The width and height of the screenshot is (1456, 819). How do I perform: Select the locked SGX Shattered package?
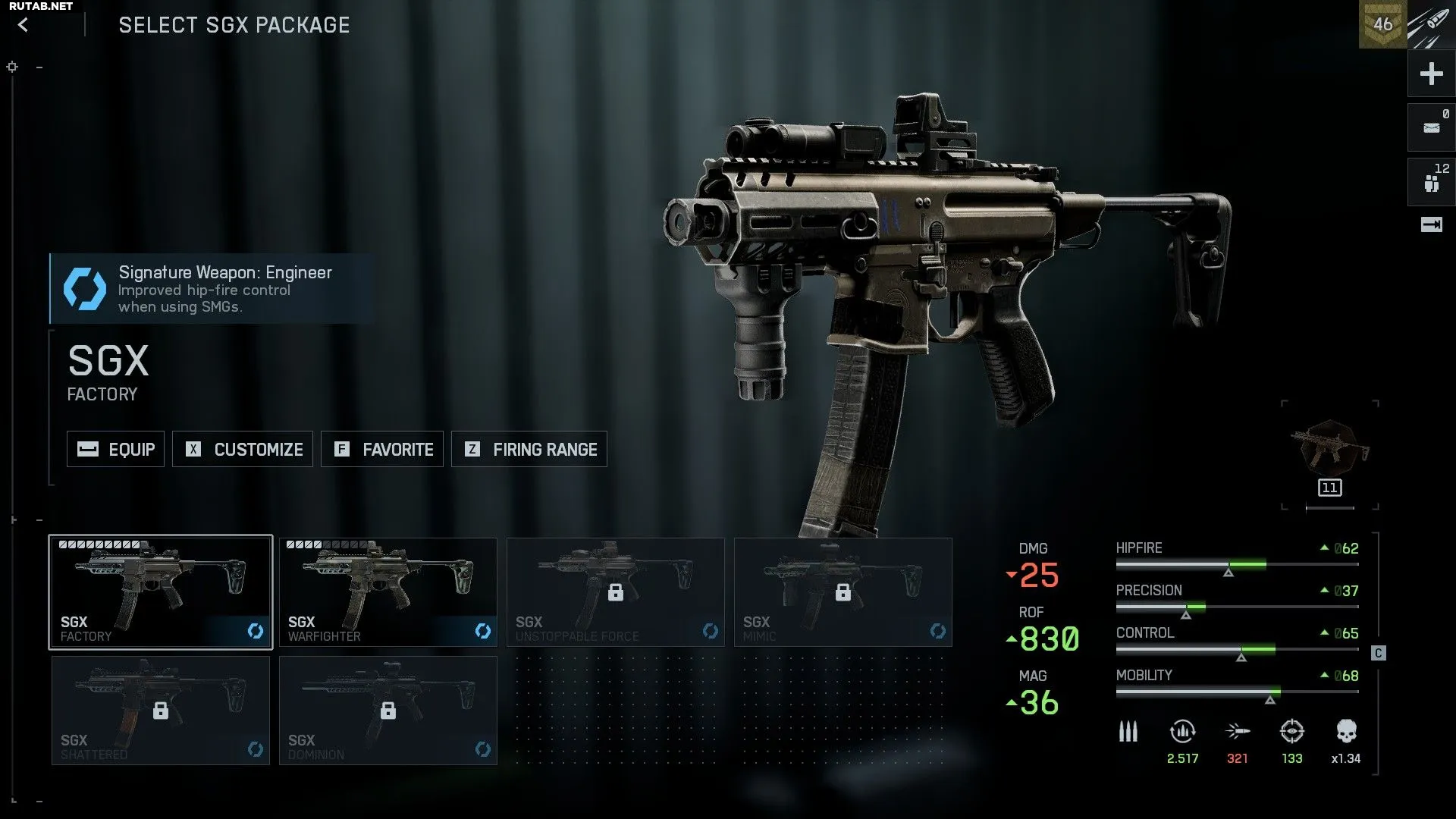click(161, 711)
